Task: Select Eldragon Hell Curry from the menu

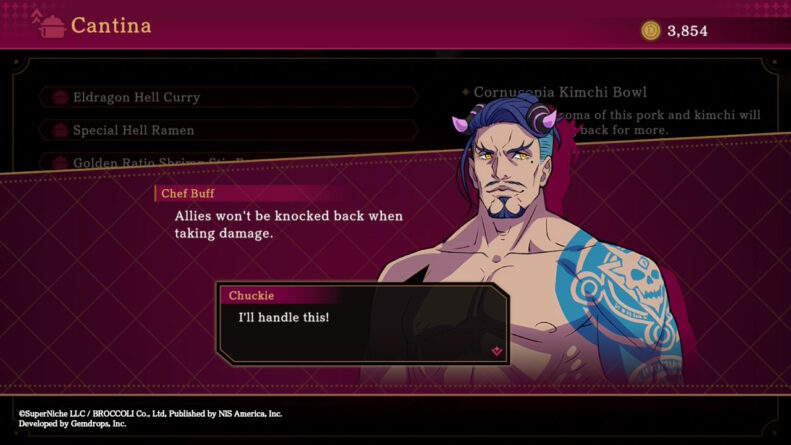Action: pyautogui.click(x=228, y=97)
